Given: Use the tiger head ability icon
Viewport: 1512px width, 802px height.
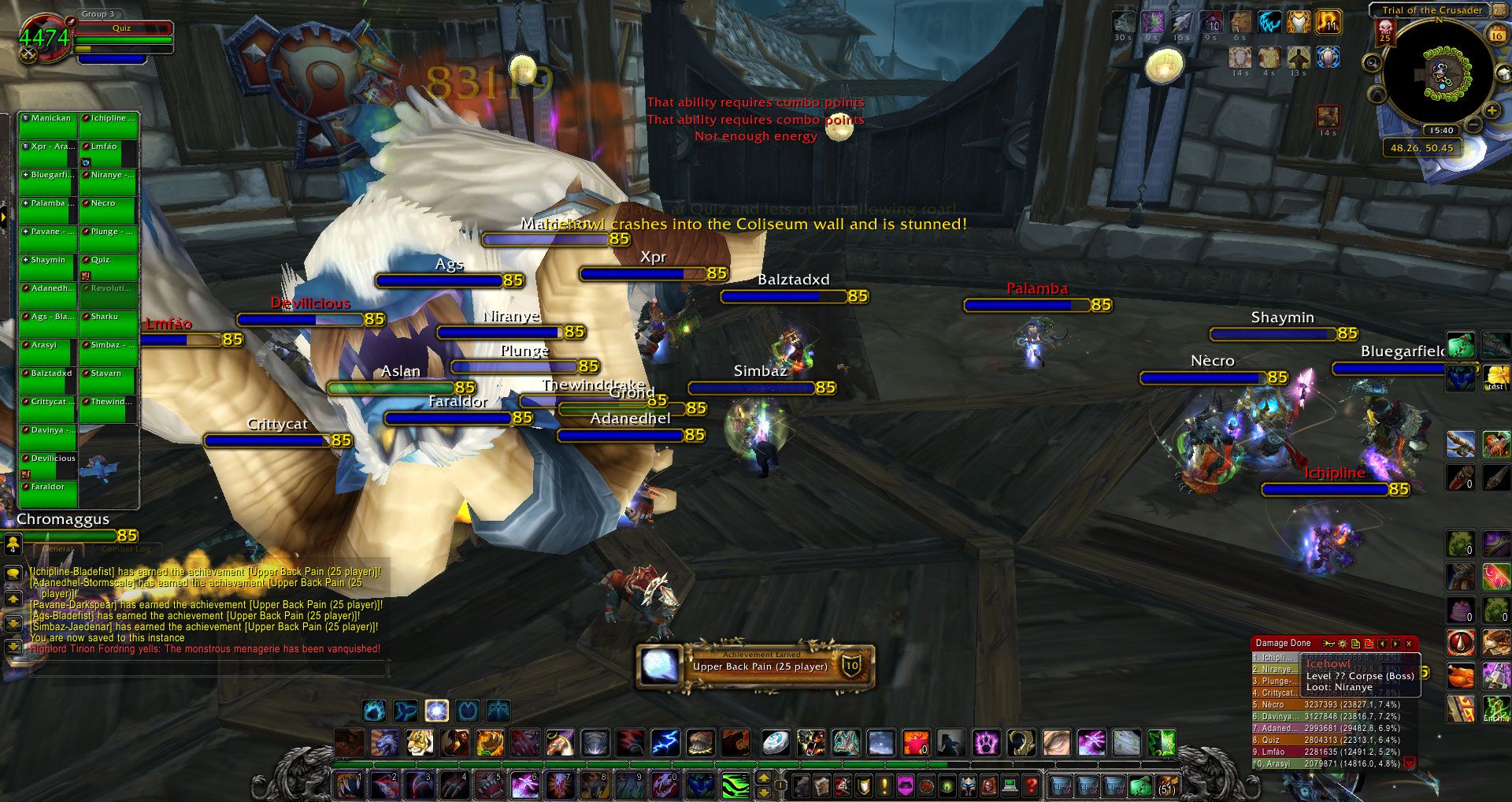Looking at the screenshot, I should pos(420,742).
